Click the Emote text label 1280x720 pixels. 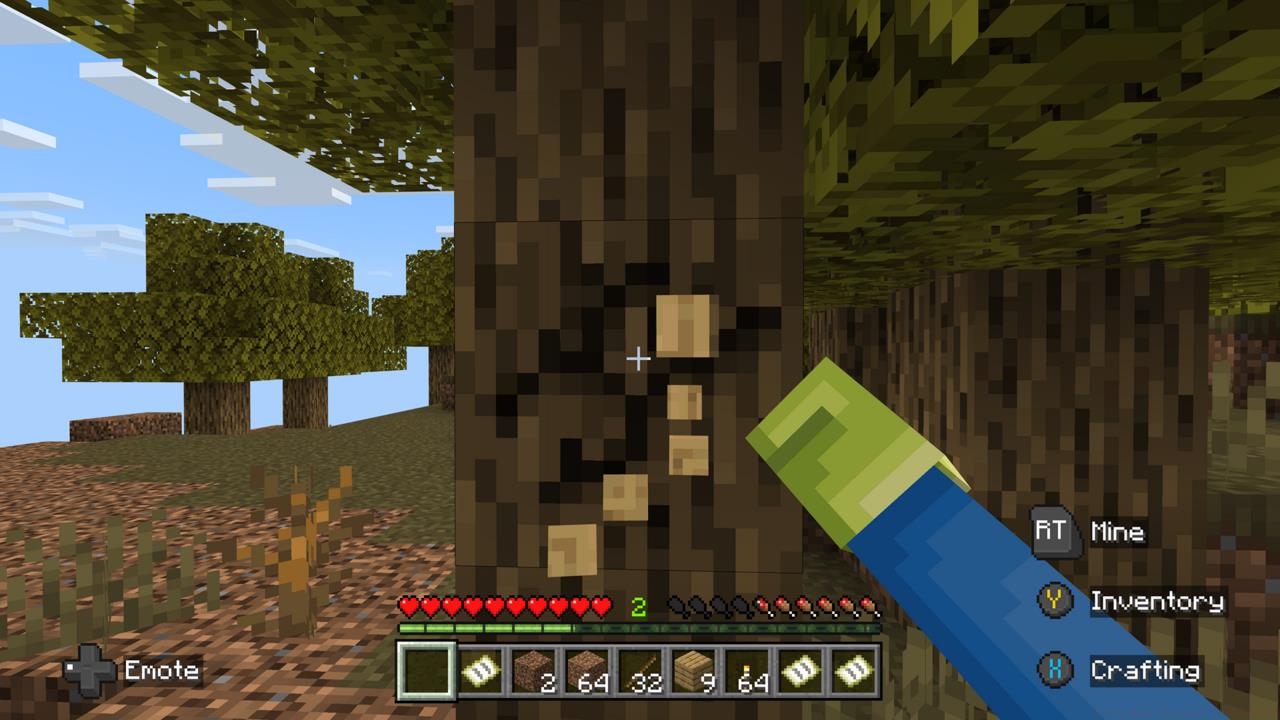[x=160, y=671]
